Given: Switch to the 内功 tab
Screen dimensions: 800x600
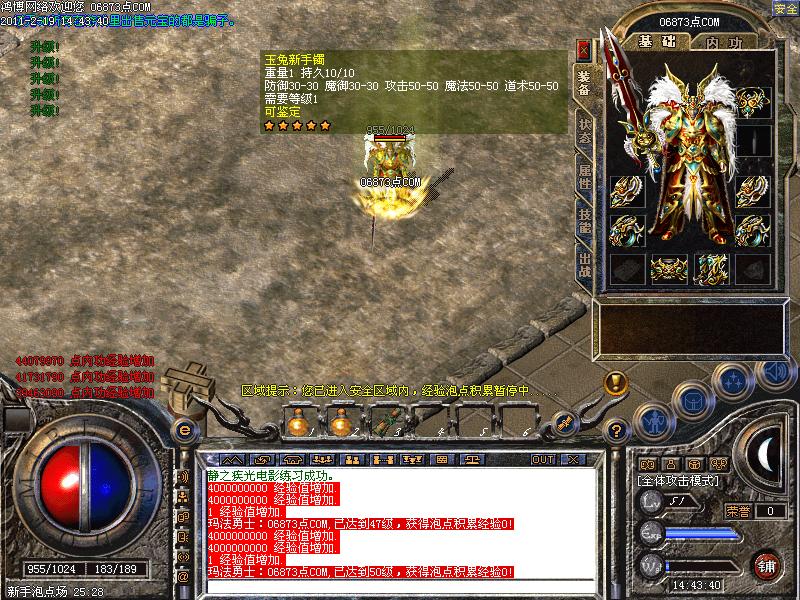Looking at the screenshot, I should [725, 43].
